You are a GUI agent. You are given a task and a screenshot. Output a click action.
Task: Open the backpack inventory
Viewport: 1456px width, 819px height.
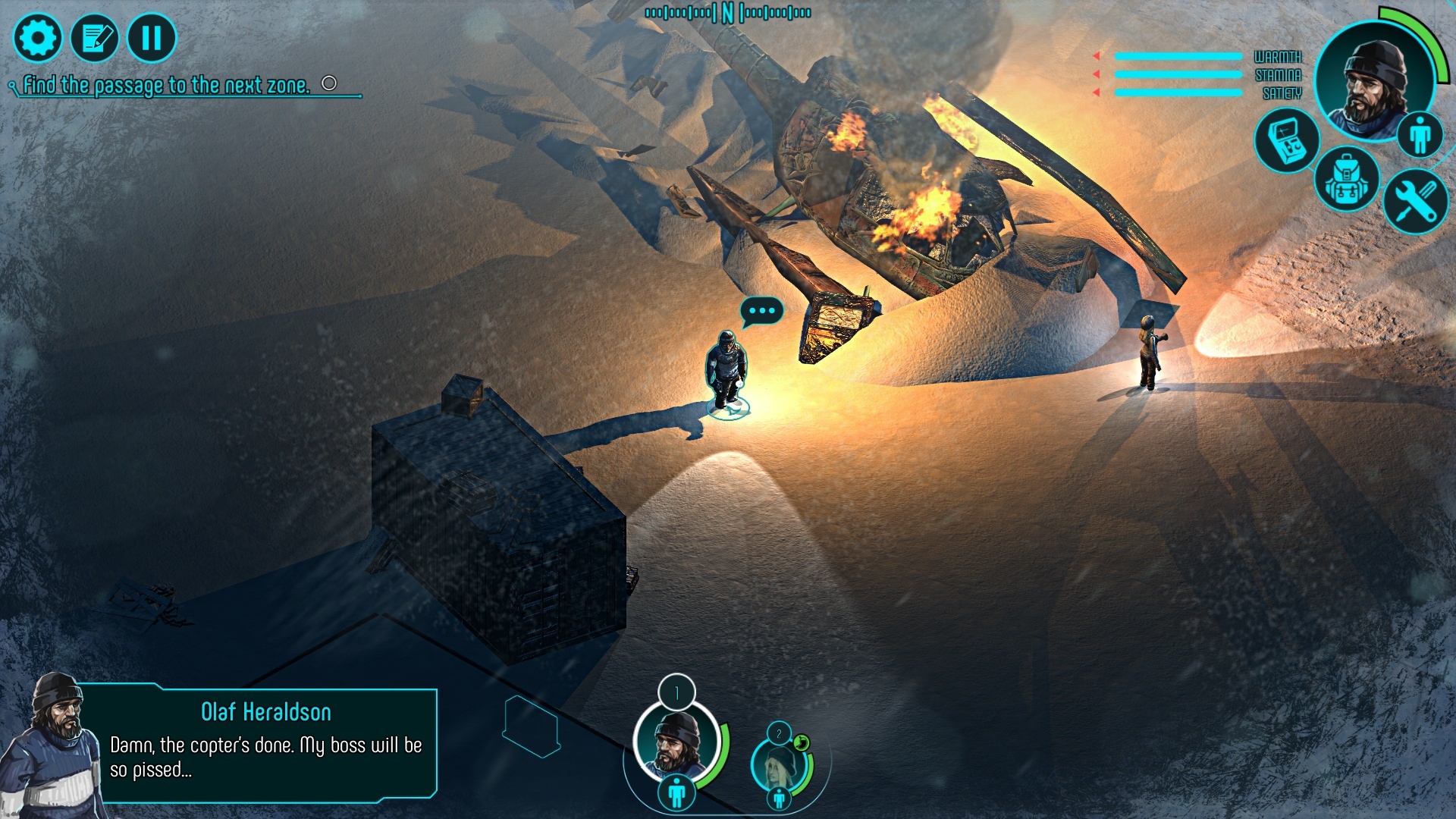(x=1346, y=180)
